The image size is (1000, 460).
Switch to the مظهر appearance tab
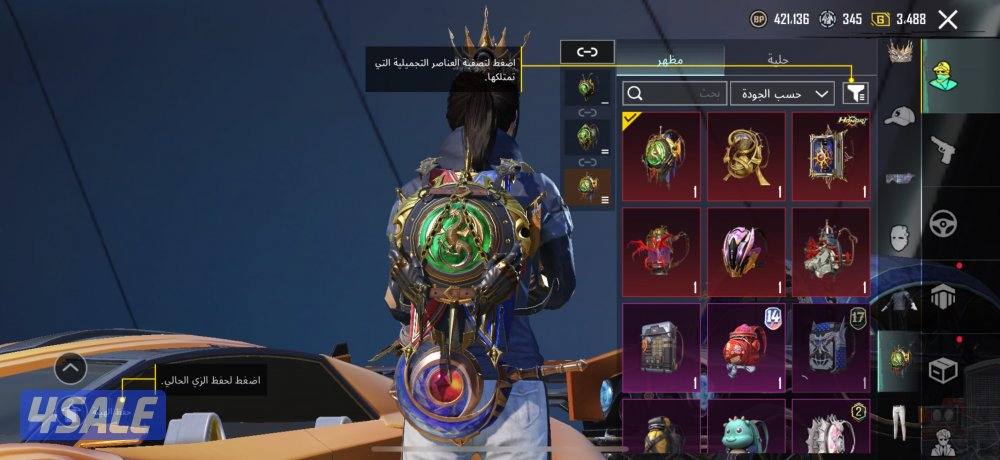(x=670, y=59)
